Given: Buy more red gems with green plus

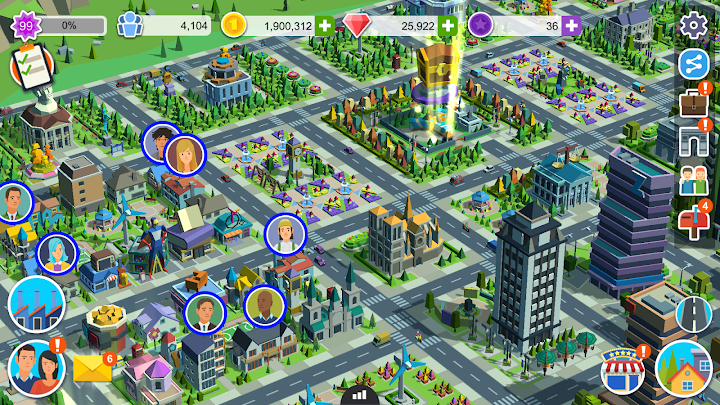Looking at the screenshot, I should (448, 25).
